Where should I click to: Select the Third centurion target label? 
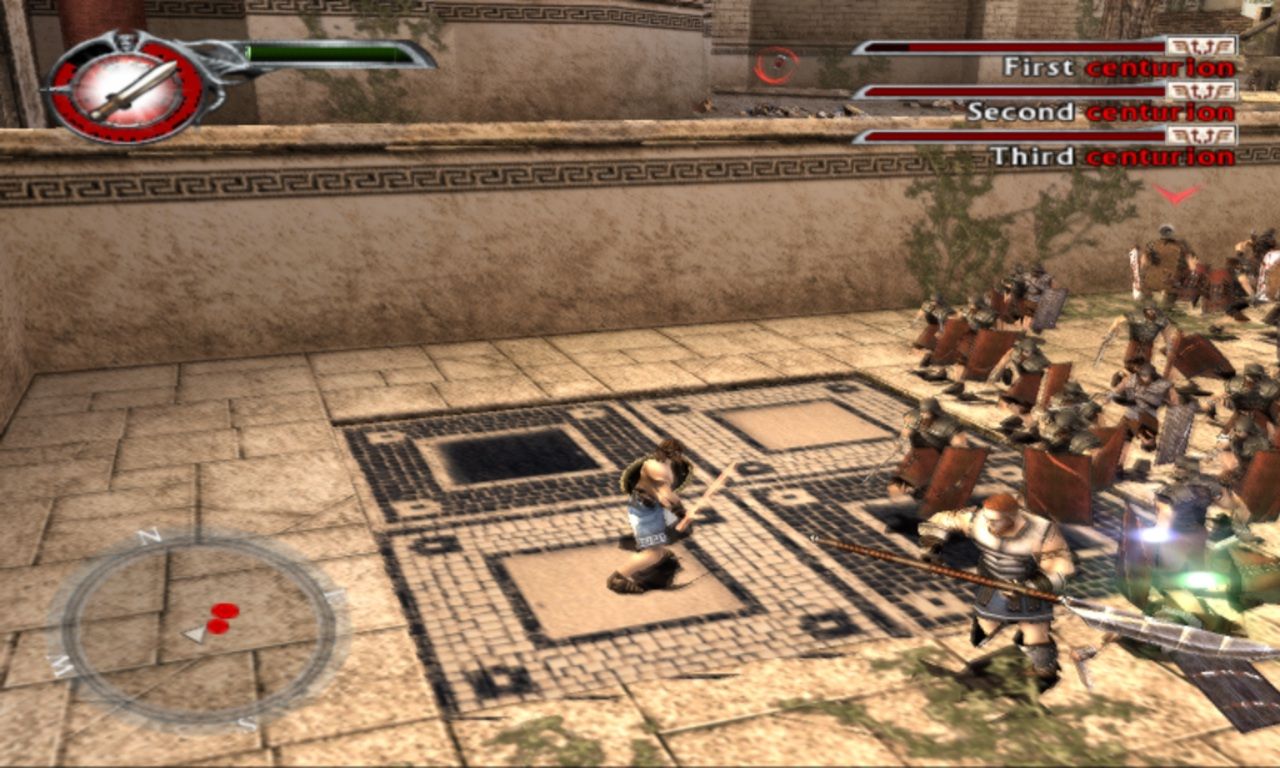coord(1112,156)
